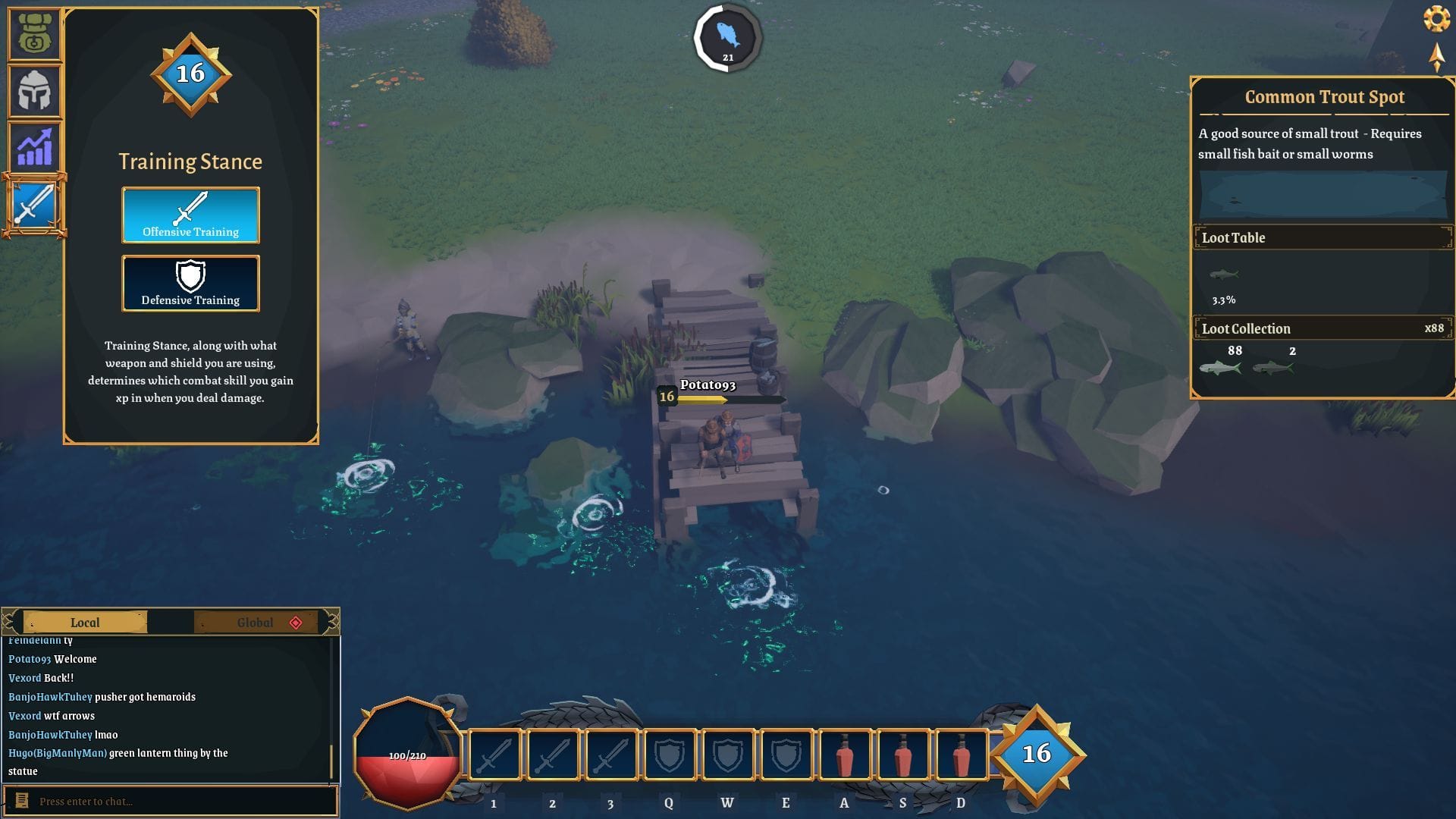Use the health potion in slot A
Screen dimensions: 1456x819
(x=843, y=755)
